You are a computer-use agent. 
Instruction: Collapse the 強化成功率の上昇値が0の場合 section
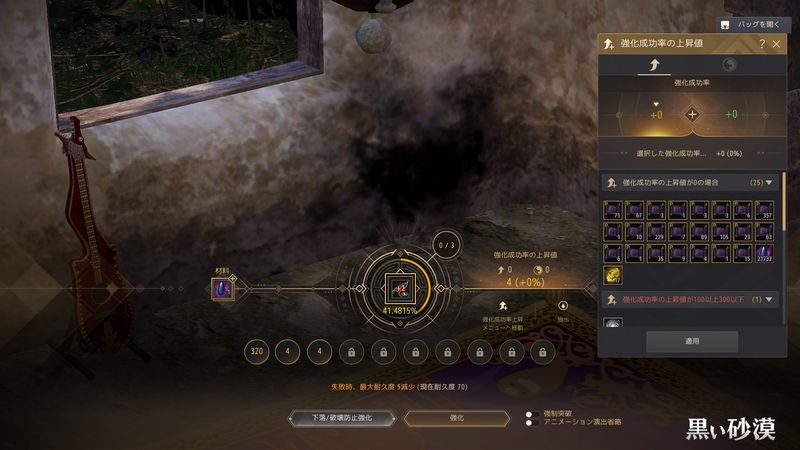pos(769,183)
